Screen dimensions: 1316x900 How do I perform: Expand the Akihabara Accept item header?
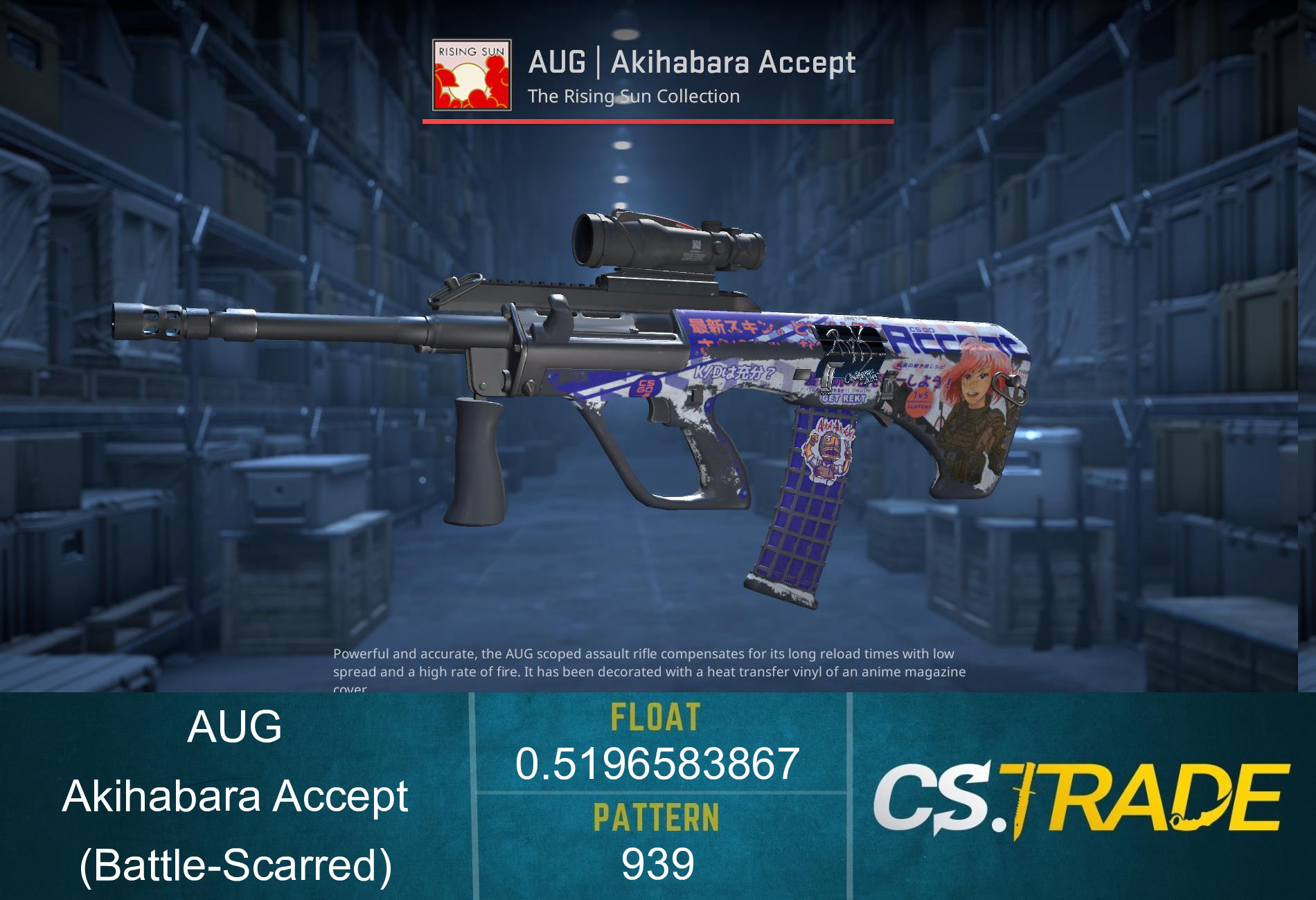pyautogui.click(x=693, y=62)
